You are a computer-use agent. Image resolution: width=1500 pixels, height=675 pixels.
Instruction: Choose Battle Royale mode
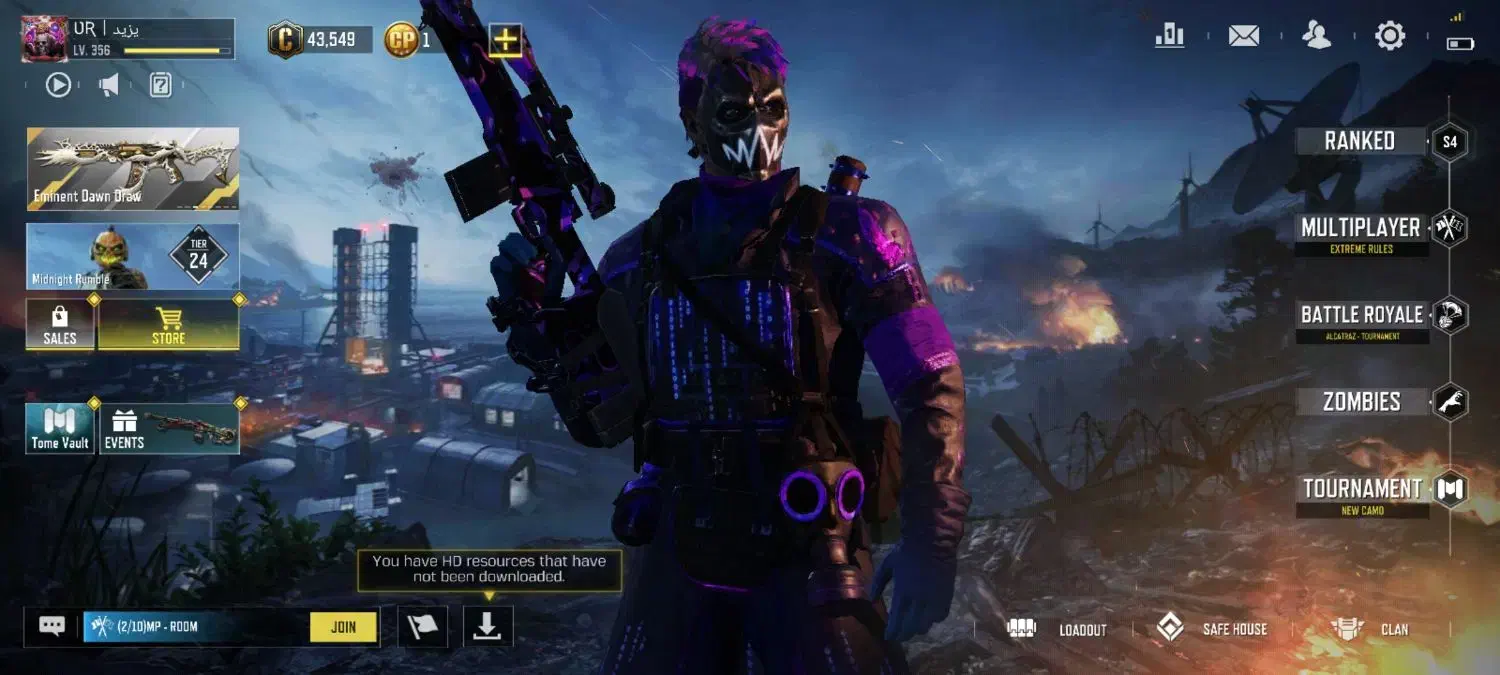[1362, 315]
